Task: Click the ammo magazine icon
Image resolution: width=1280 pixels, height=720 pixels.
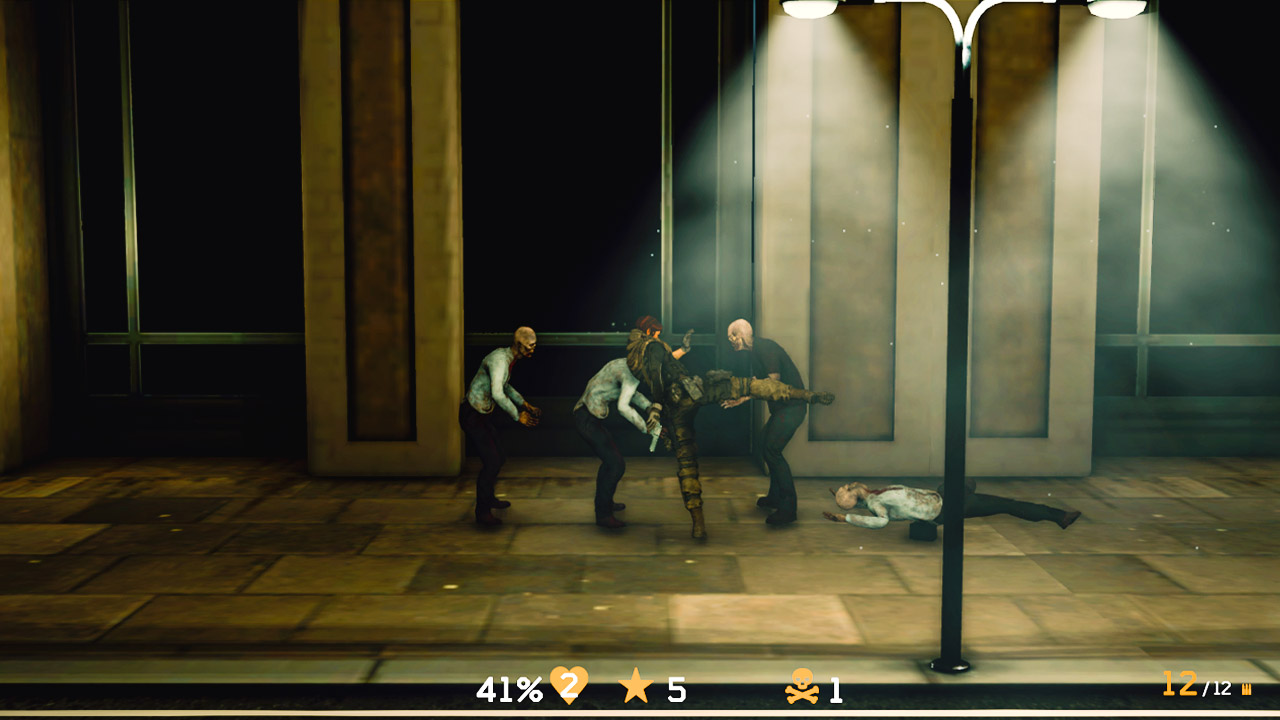Action: coord(1244,688)
